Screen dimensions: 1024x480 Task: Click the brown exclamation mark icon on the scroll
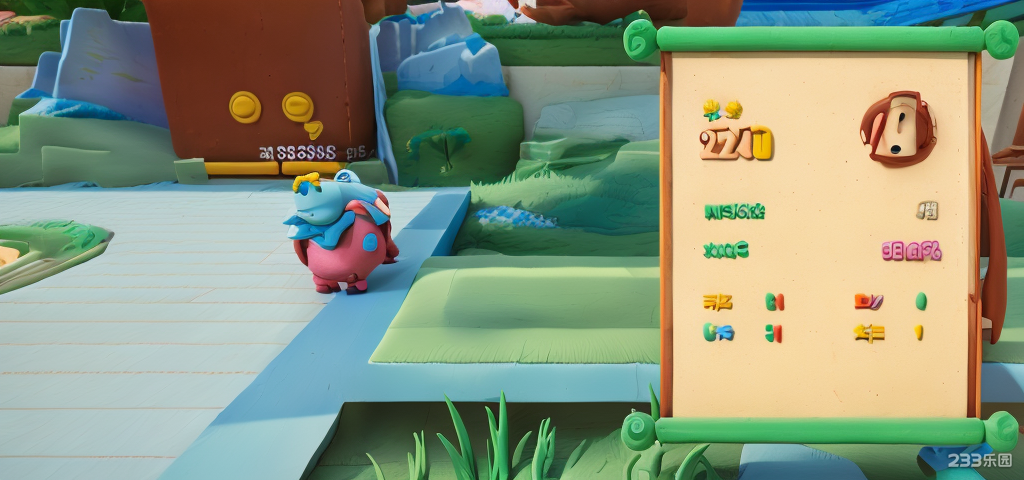click(x=898, y=128)
